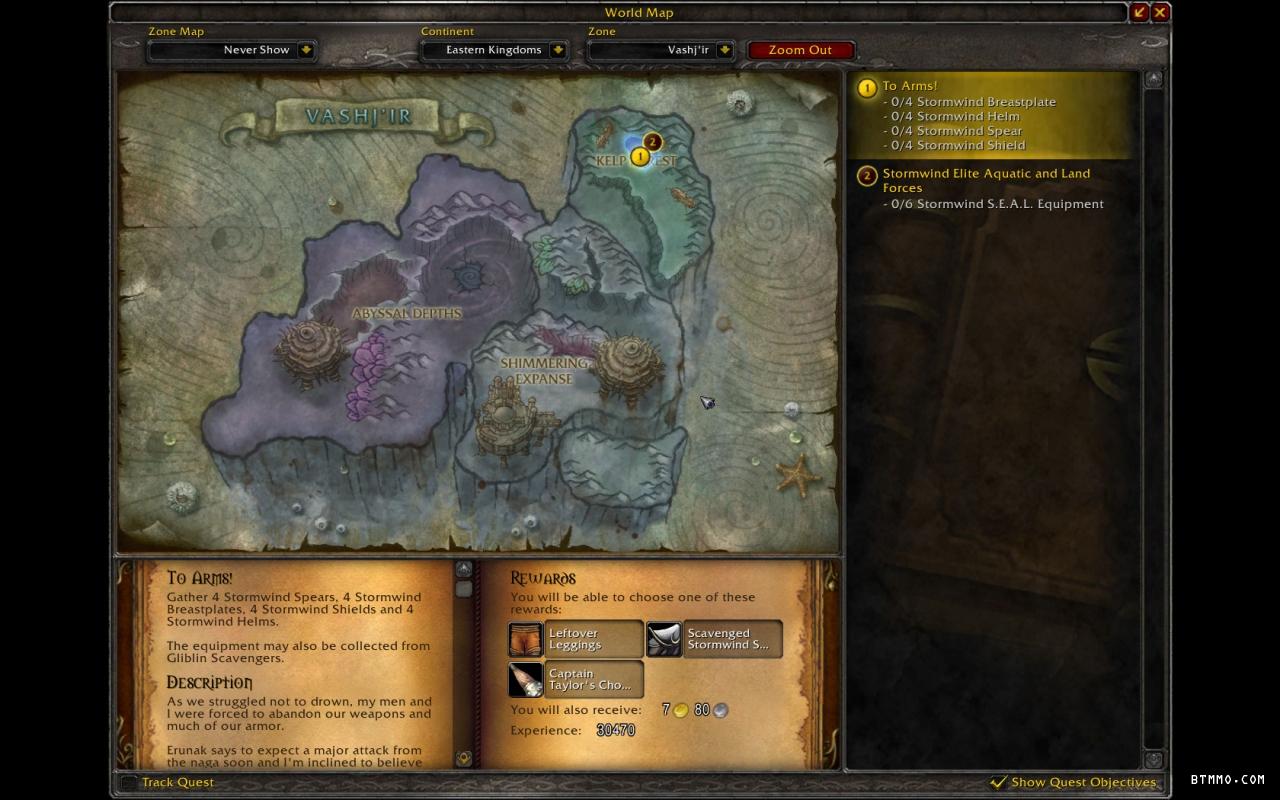The width and height of the screenshot is (1280, 800).
Task: Click the quest list scroll down arrow
Action: pyautogui.click(x=1153, y=759)
